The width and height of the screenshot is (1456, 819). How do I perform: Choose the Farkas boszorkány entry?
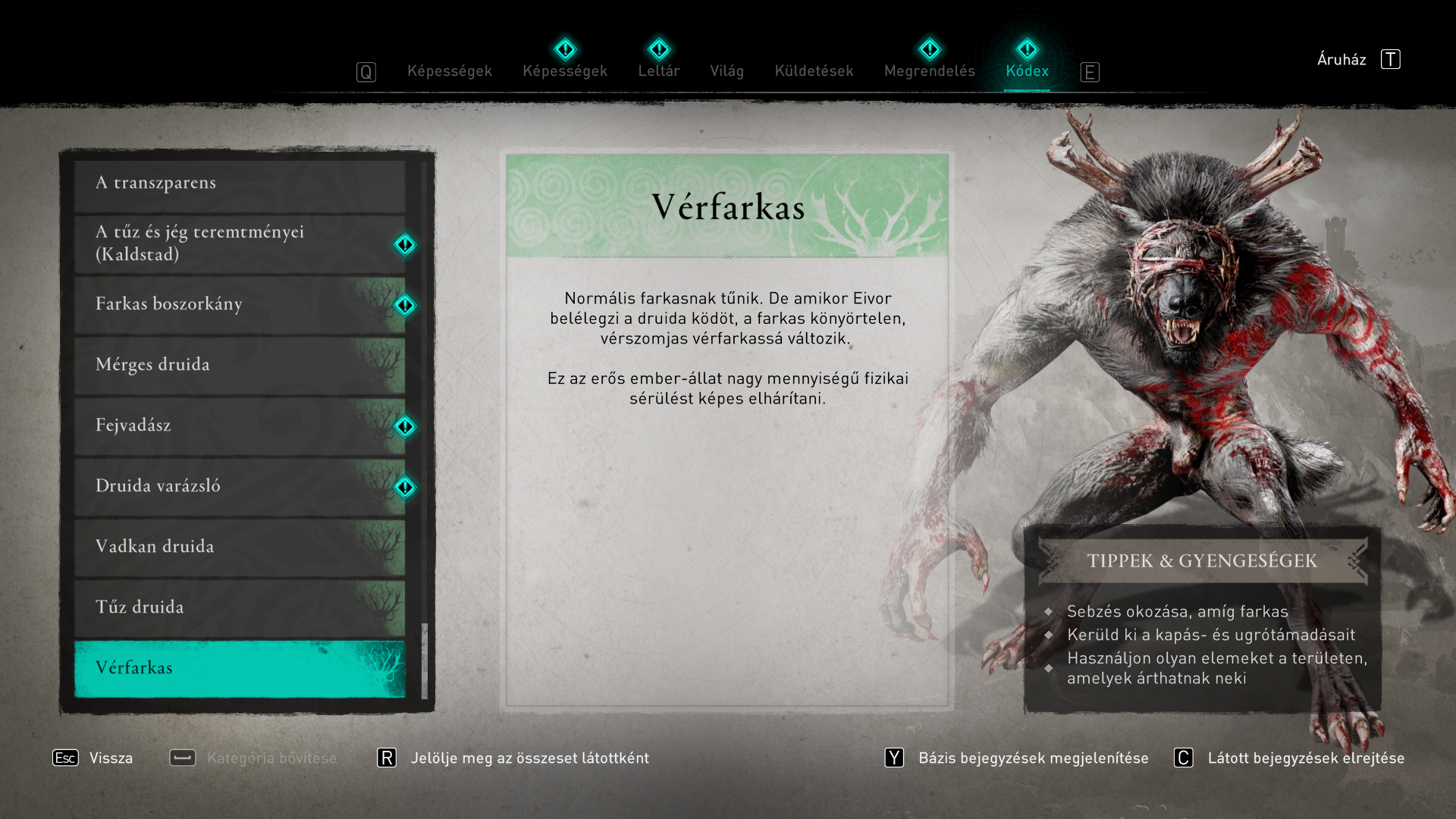tap(240, 305)
